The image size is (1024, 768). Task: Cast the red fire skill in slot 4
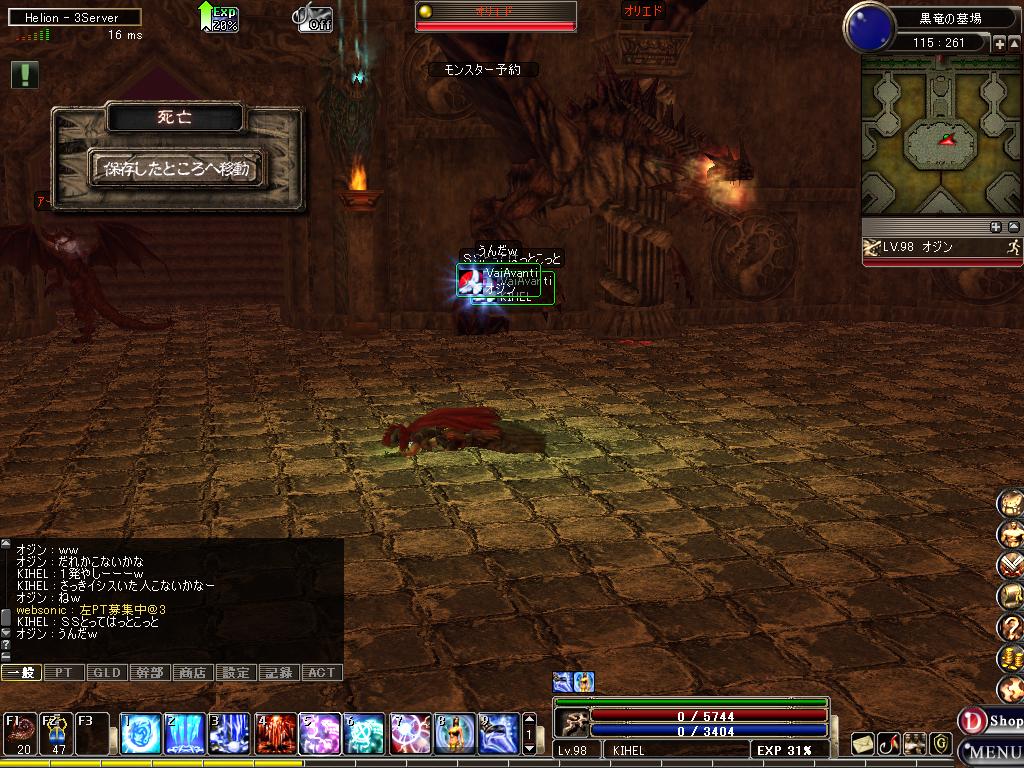(276, 734)
